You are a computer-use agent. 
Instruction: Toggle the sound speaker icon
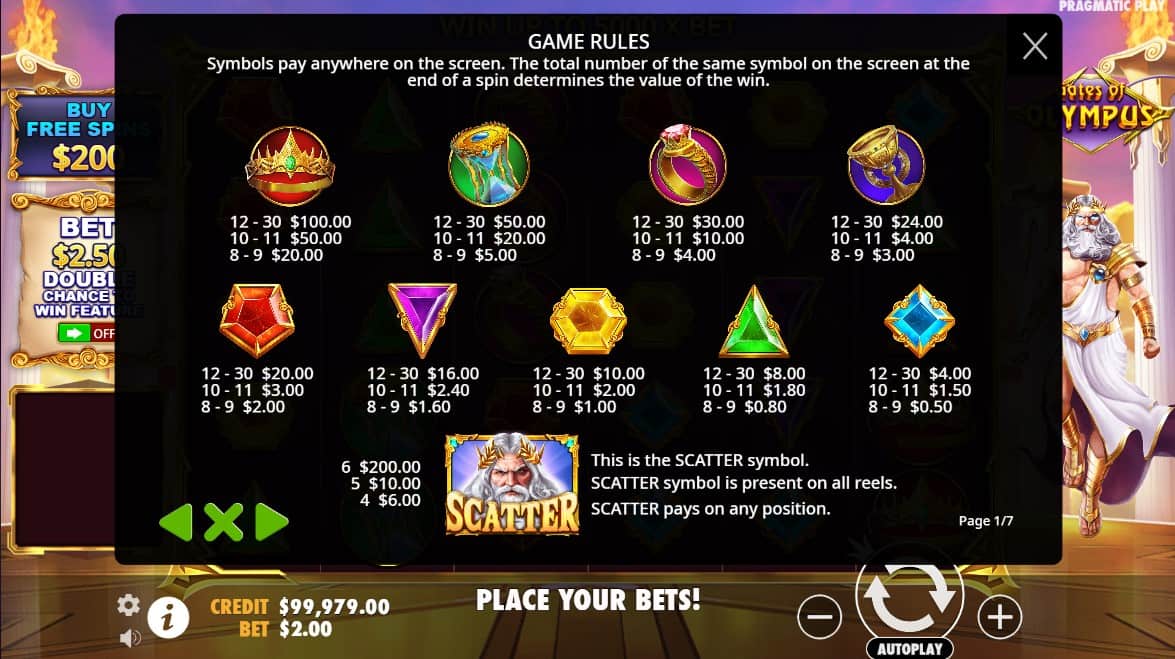tap(128, 637)
